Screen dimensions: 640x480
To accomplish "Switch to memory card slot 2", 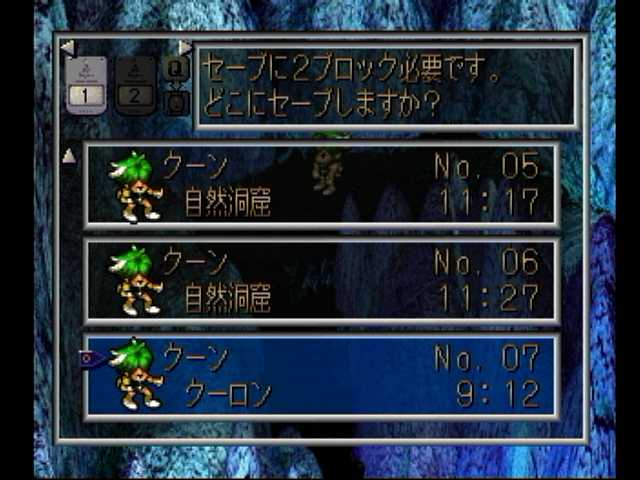I will pyautogui.click(x=136, y=86).
